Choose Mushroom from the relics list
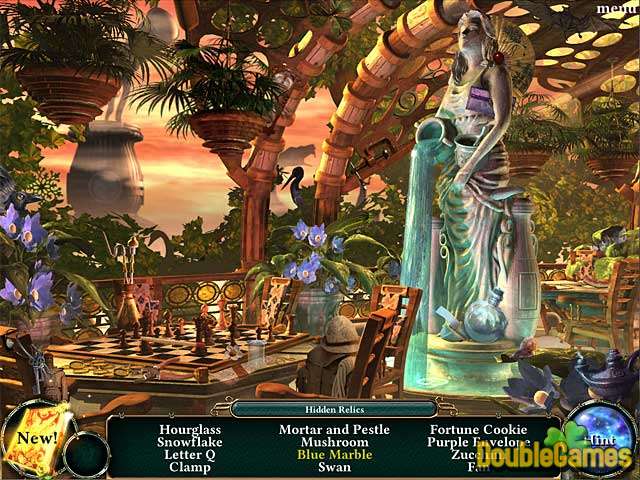The image size is (640, 480). (x=334, y=441)
